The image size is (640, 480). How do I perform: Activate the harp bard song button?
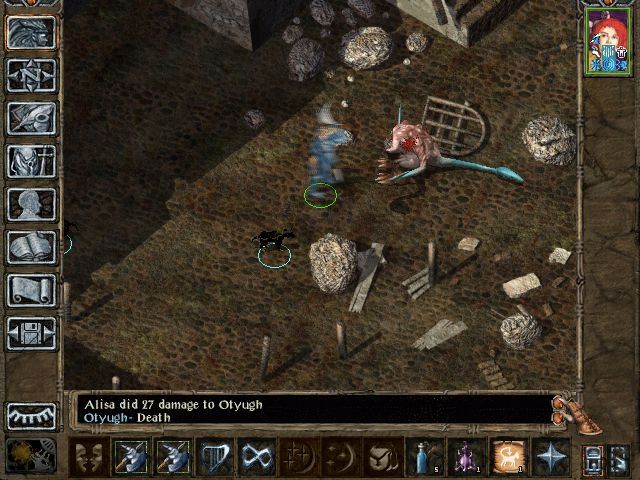[216, 457]
